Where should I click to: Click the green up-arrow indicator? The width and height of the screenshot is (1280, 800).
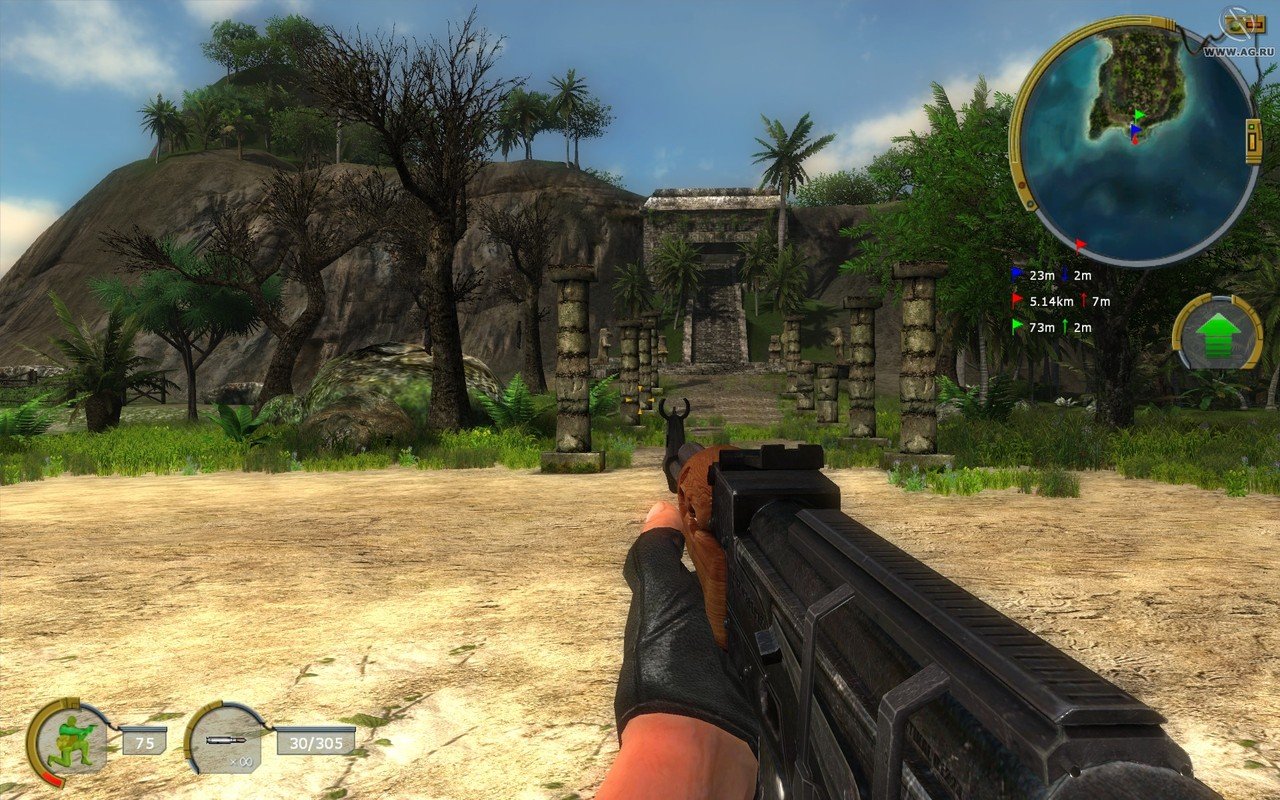(x=1217, y=333)
